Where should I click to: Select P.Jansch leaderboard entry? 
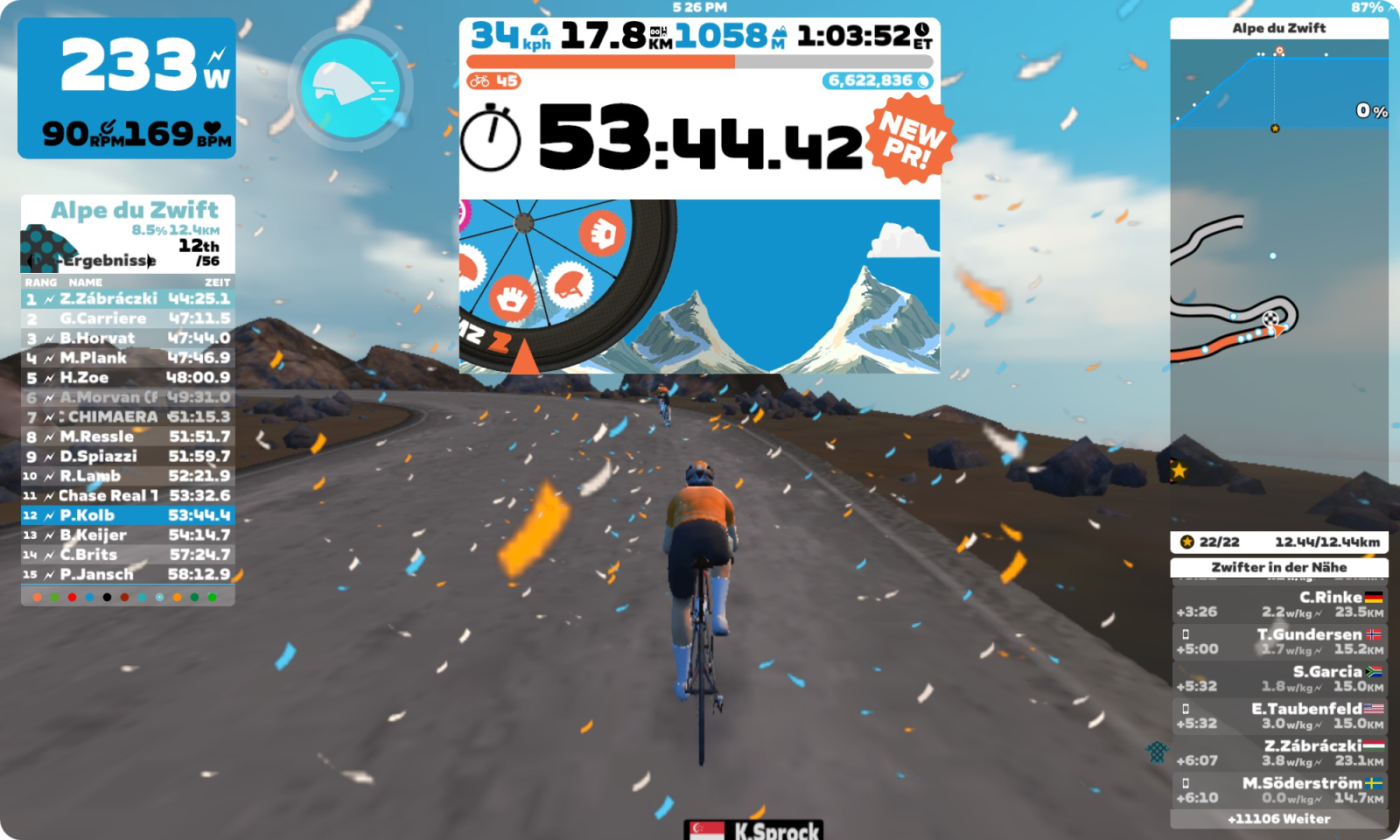tap(128, 574)
